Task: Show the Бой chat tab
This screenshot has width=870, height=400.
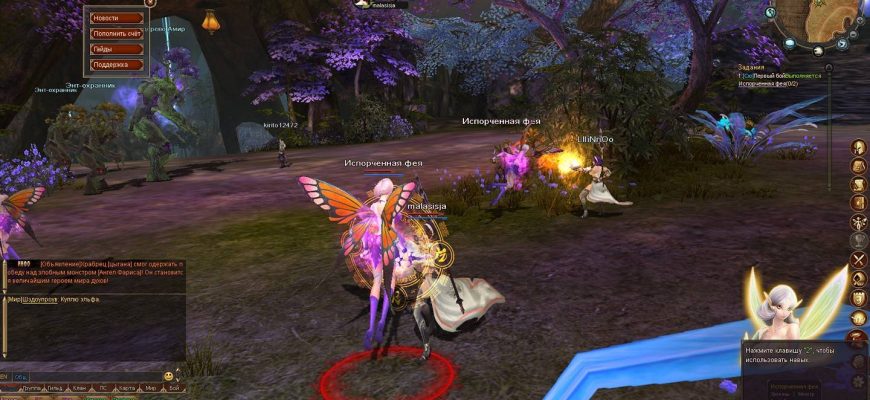Action: (x=174, y=387)
